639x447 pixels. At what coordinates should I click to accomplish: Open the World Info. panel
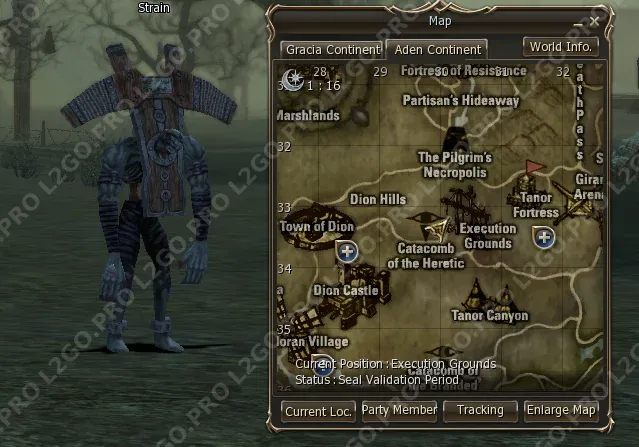pyautogui.click(x=561, y=47)
